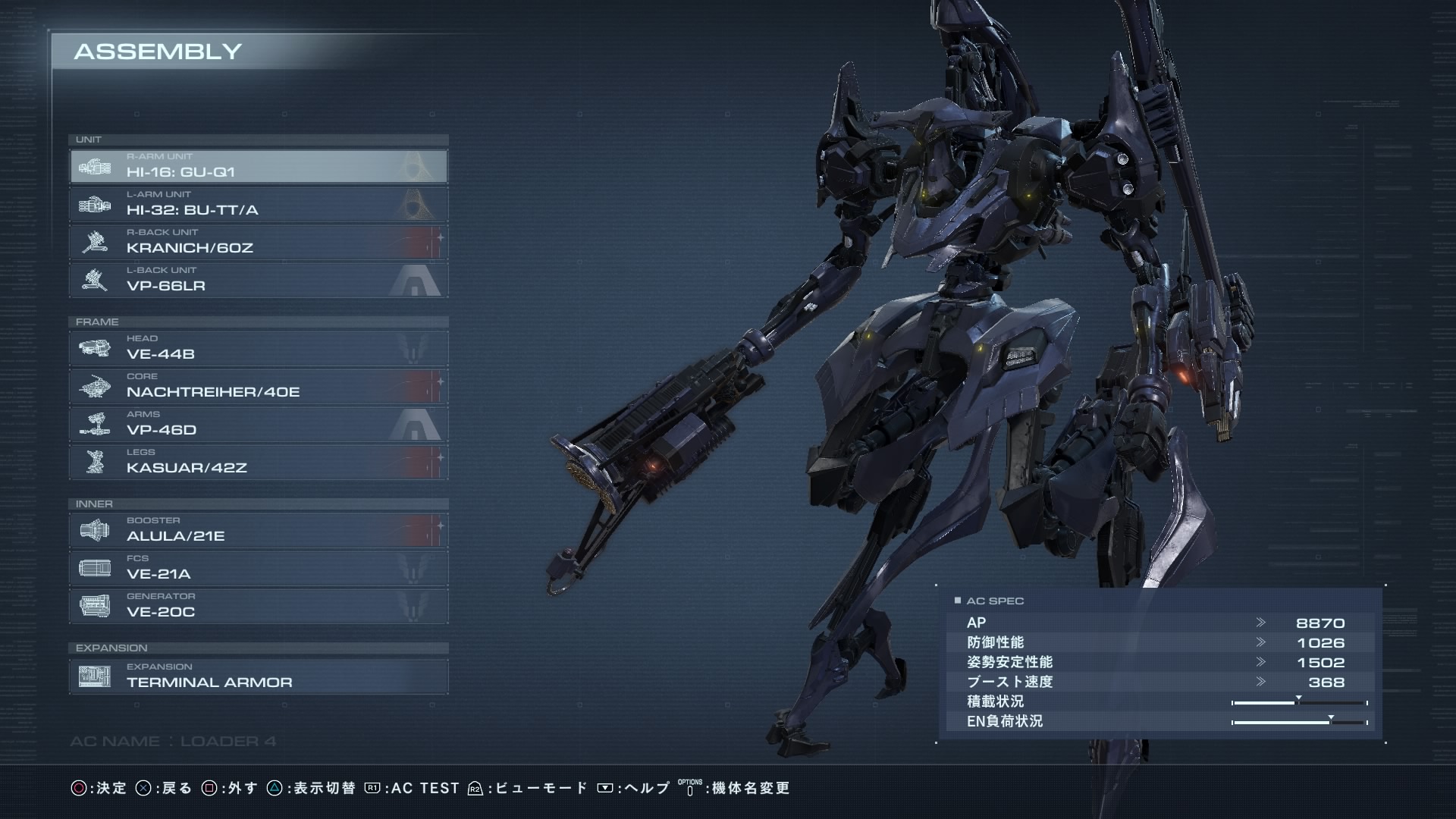Choose the ARMS VP-46D slot

258,424
